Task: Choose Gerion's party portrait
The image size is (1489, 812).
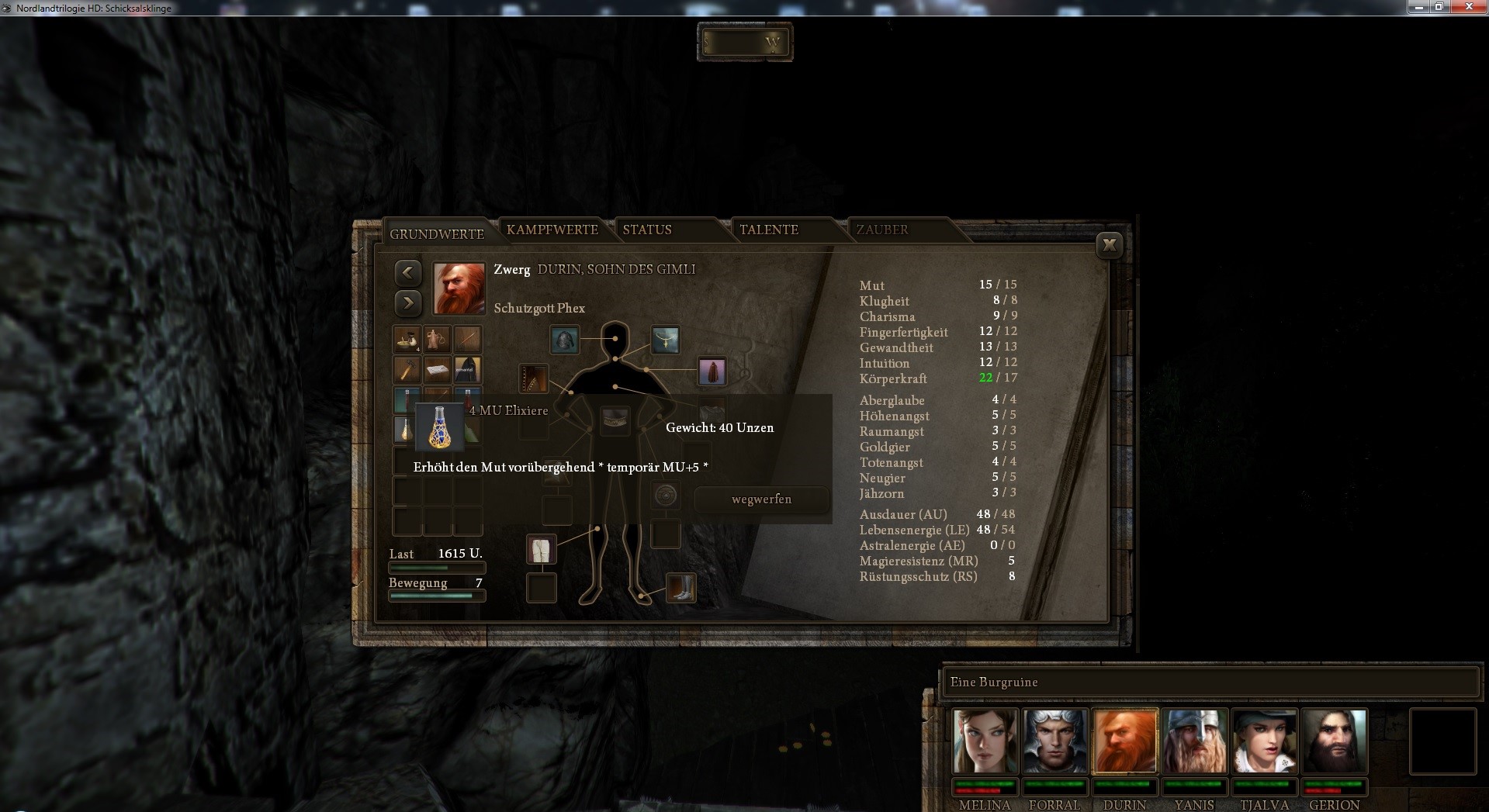Action: coord(1334,741)
